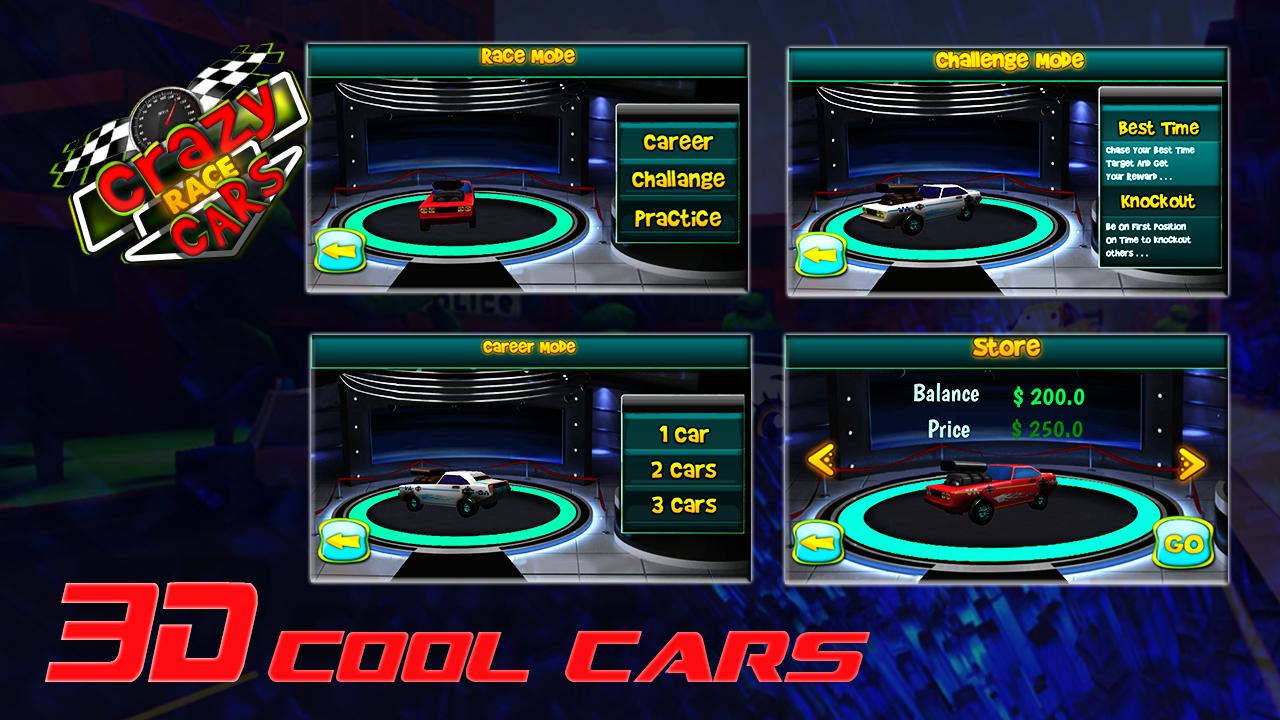Viewport: 1280px width, 720px height.
Task: Choose Practice mode
Action: 680,215
